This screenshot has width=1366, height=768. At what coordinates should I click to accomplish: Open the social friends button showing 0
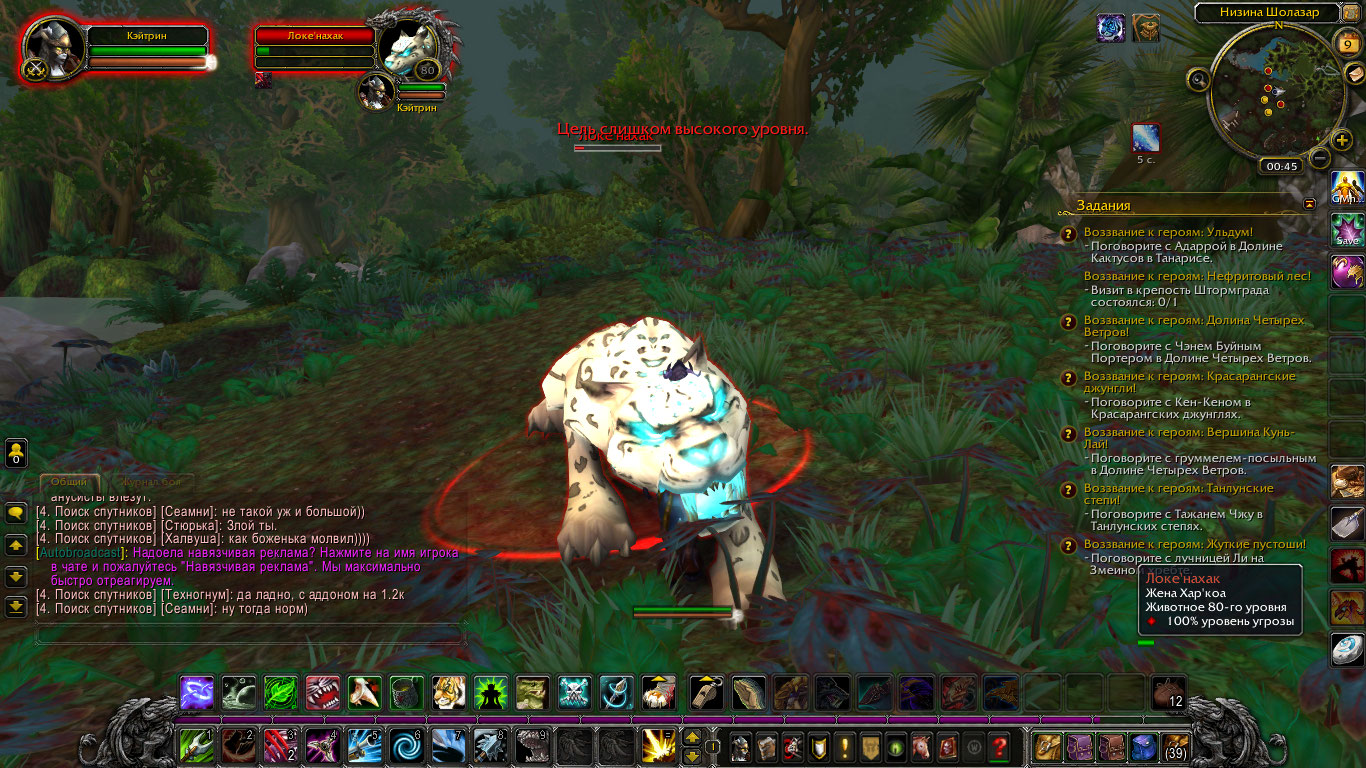point(16,453)
